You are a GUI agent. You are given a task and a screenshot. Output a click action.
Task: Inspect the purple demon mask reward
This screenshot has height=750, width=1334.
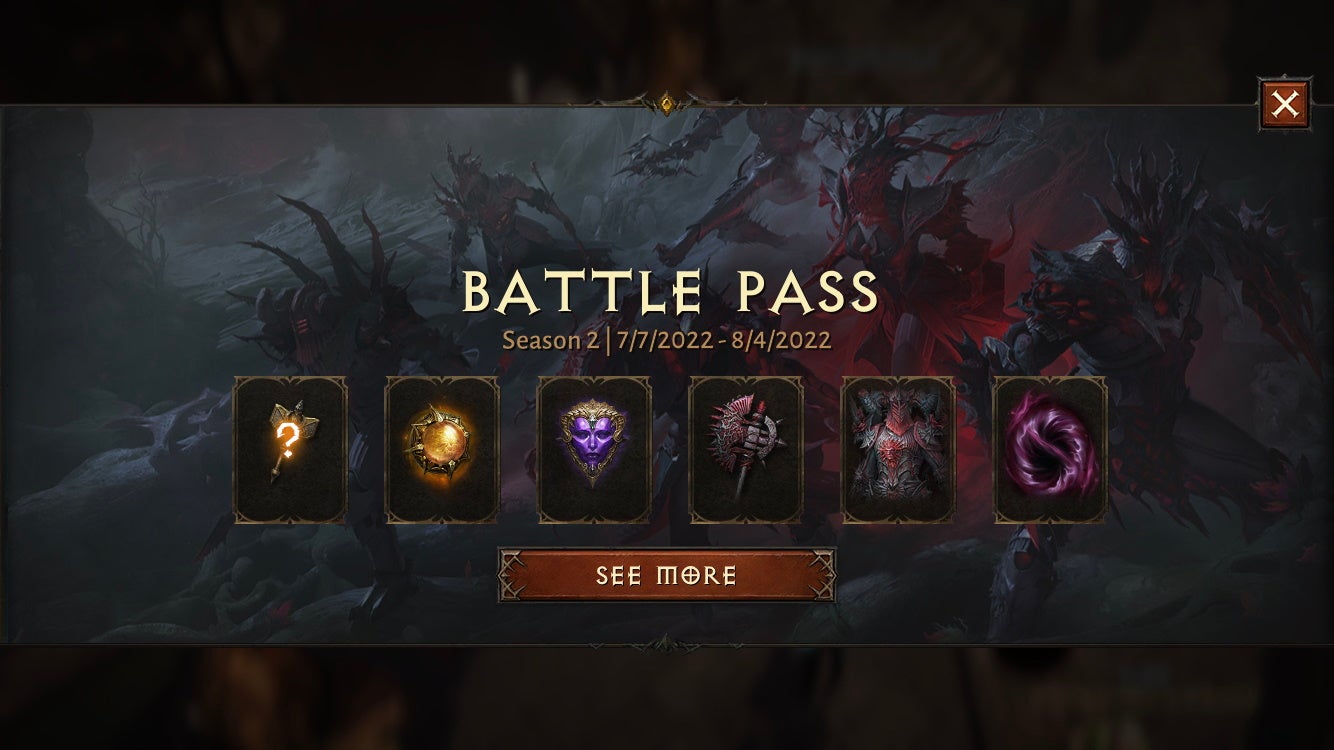pos(594,448)
